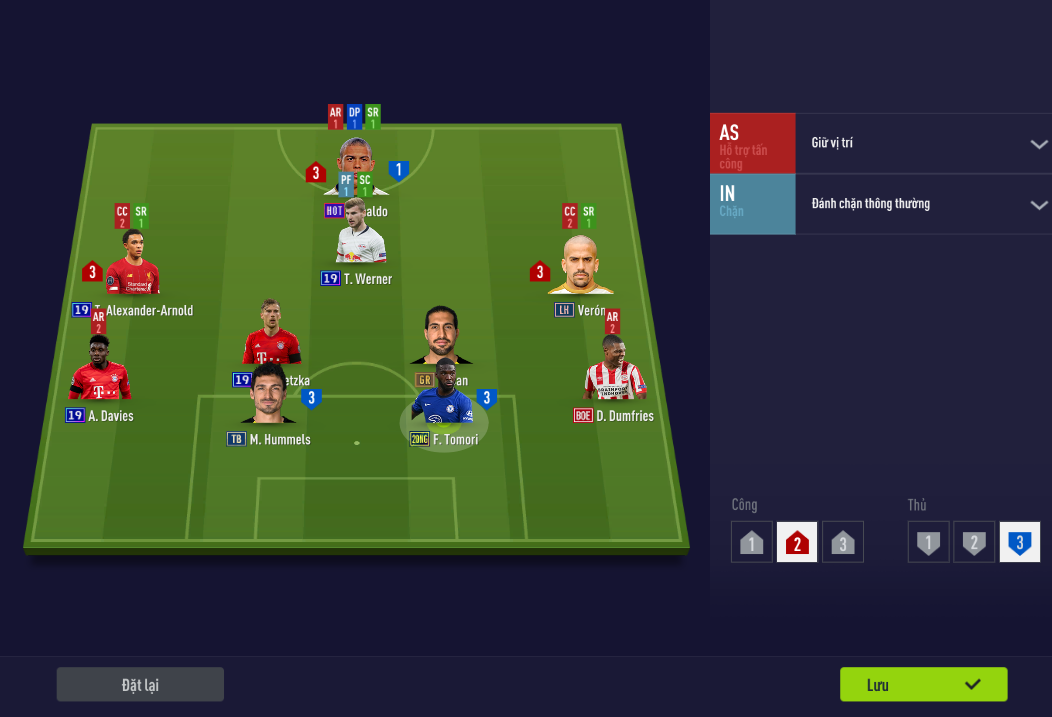1052x717 pixels.
Task: Set attack (Công) level to 2
Action: coord(797,543)
